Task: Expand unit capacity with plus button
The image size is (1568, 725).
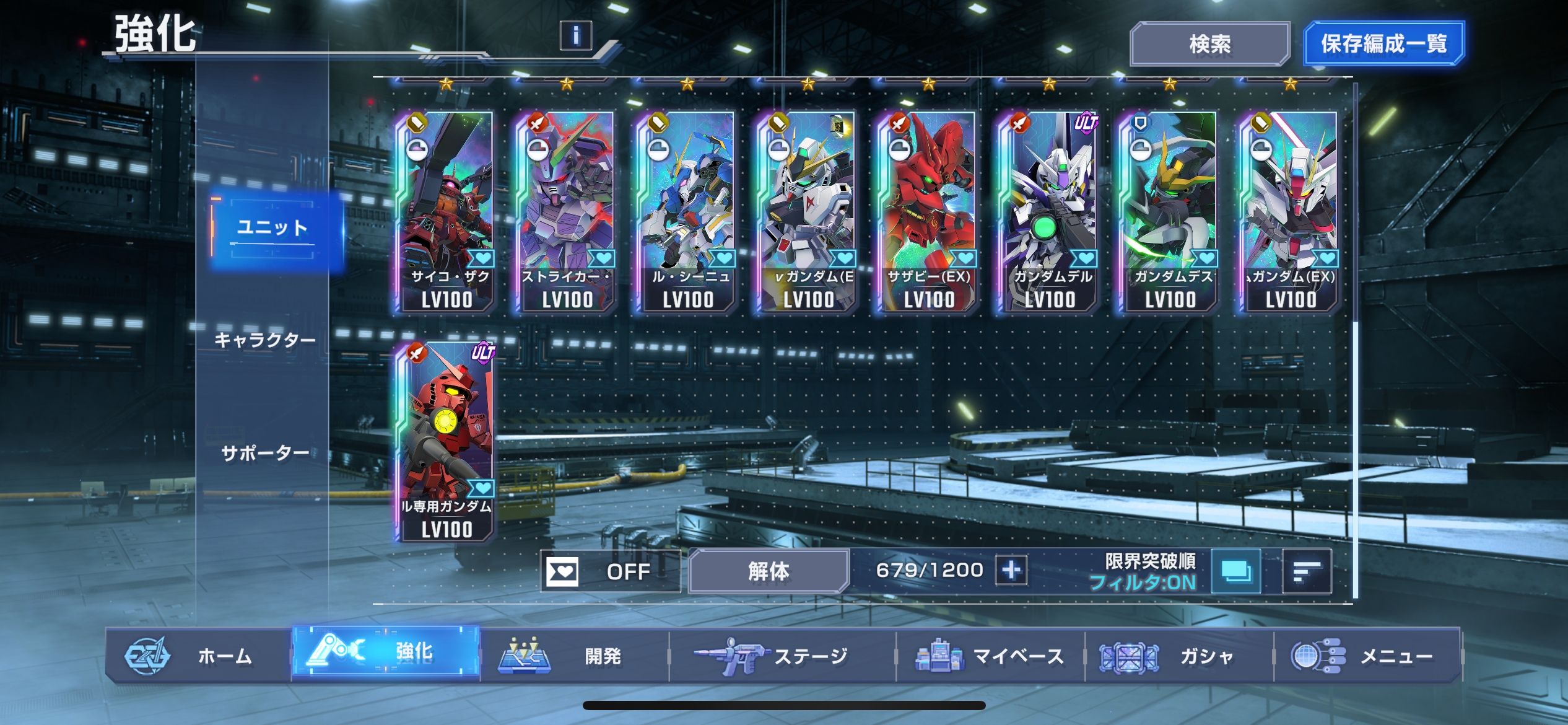Action: pyautogui.click(x=1011, y=570)
